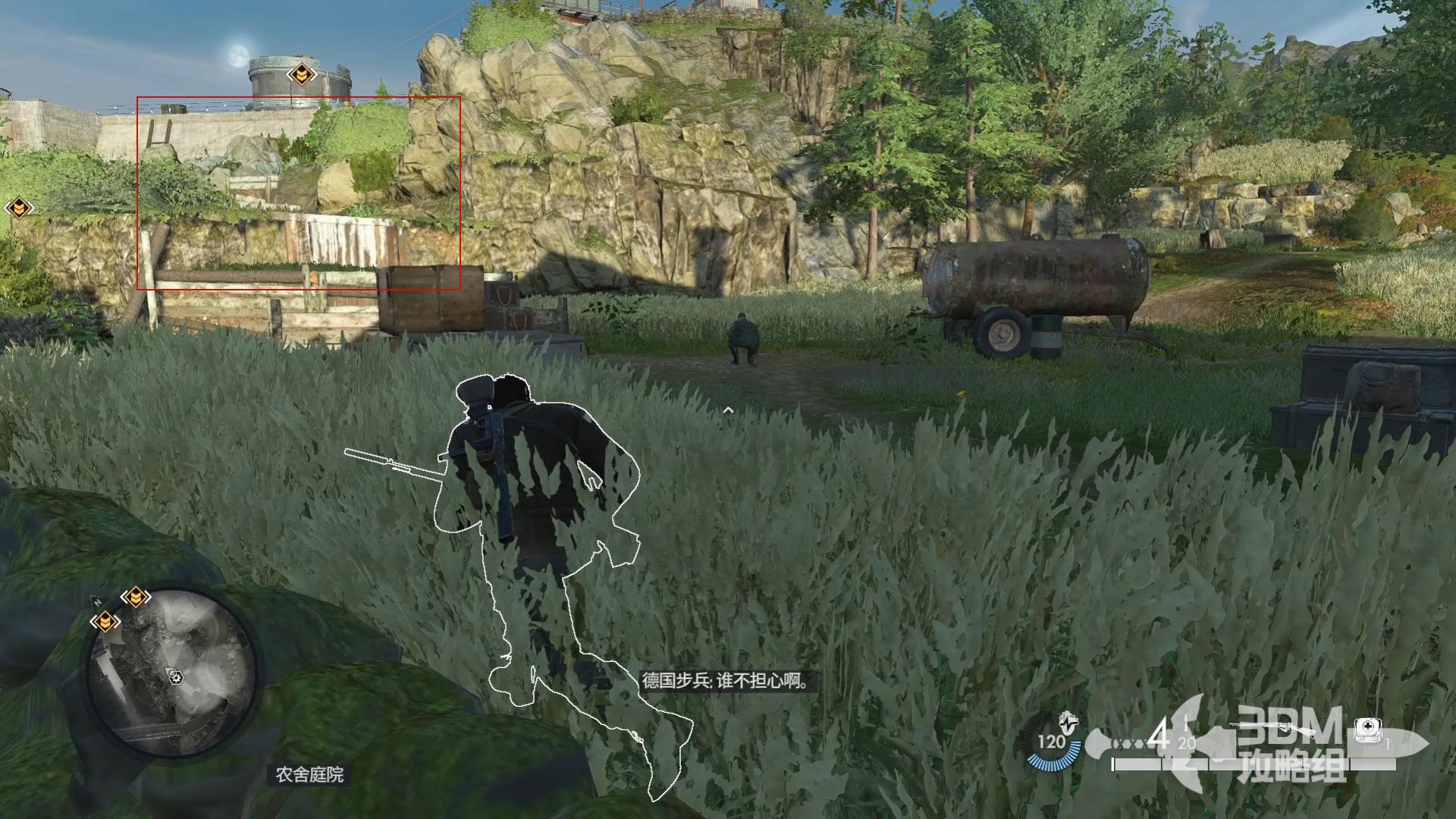Click the minimap north compass arrow
1456x819 pixels.
(97, 601)
